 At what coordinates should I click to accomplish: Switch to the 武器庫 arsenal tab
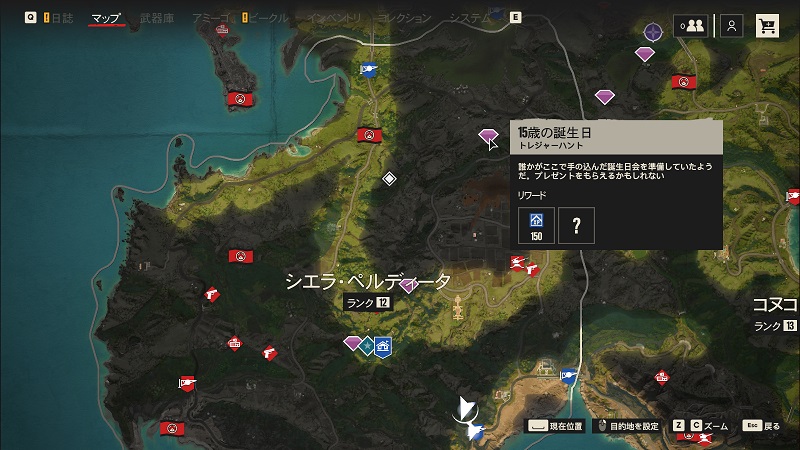click(157, 18)
